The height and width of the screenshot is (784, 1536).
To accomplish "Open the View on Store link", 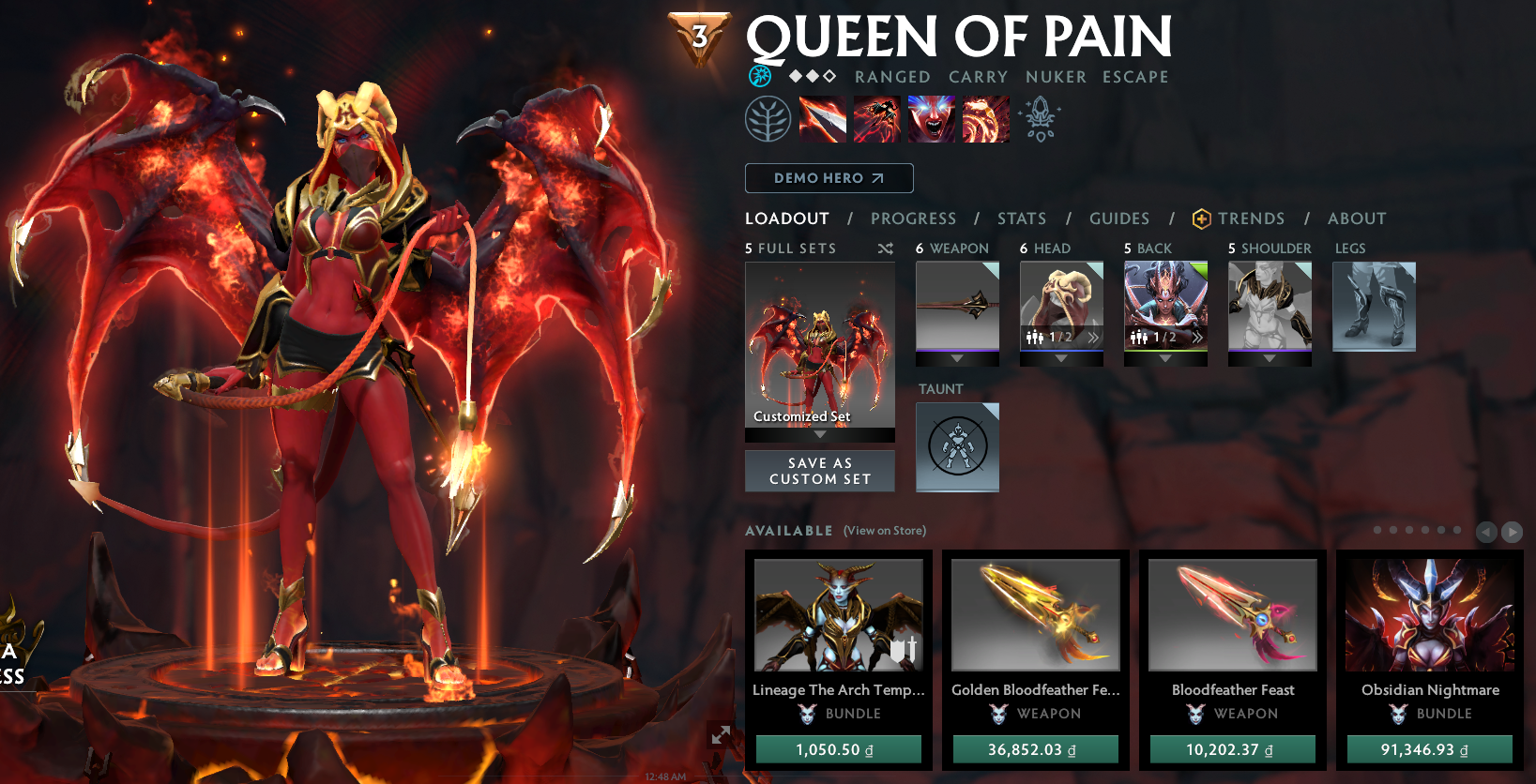I will pyautogui.click(x=885, y=531).
